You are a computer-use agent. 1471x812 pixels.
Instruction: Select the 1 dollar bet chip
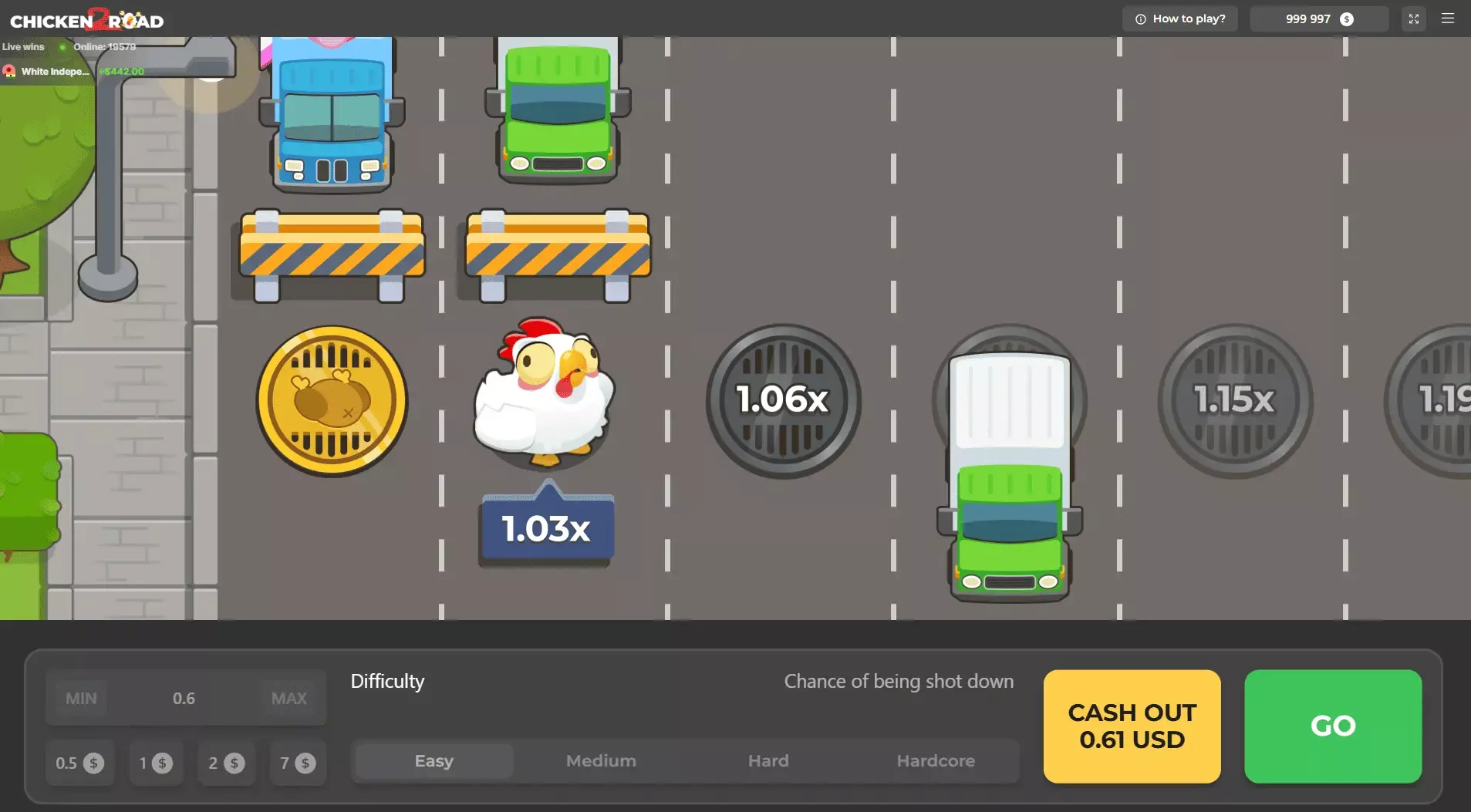[155, 762]
